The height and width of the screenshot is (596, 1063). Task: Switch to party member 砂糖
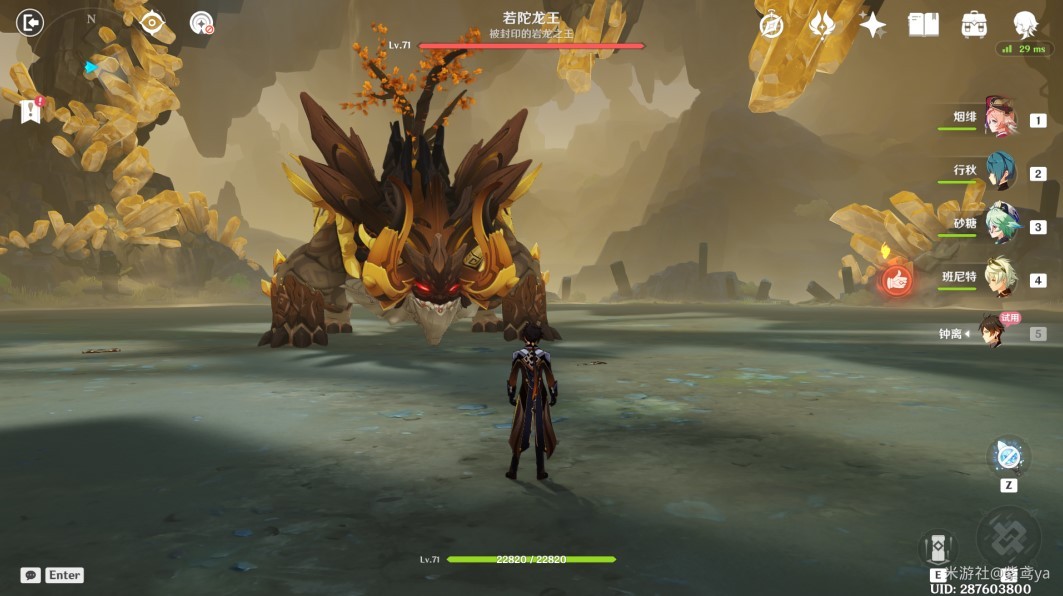point(999,225)
